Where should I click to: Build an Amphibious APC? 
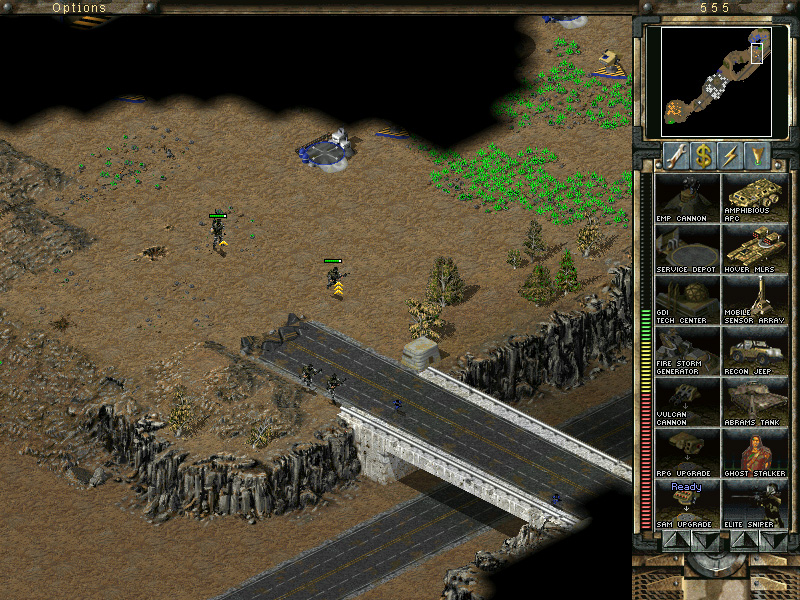[754, 198]
